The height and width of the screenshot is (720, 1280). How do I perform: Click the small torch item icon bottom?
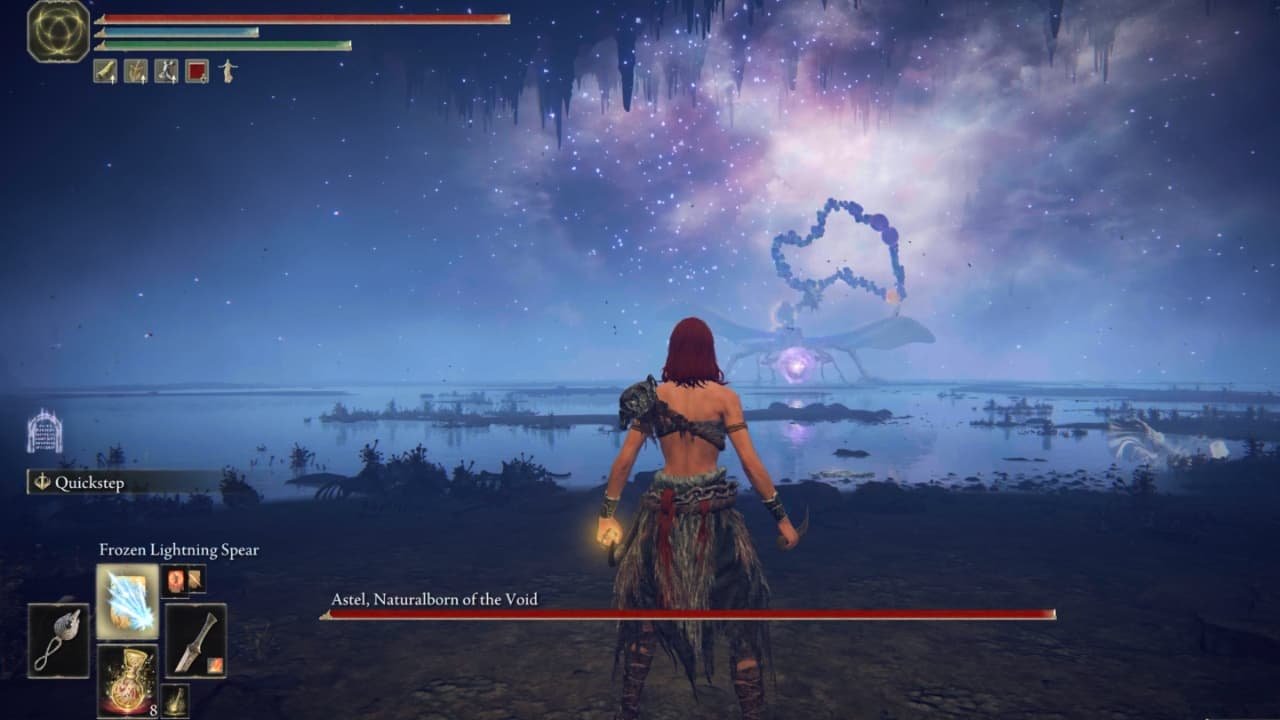coord(176,700)
